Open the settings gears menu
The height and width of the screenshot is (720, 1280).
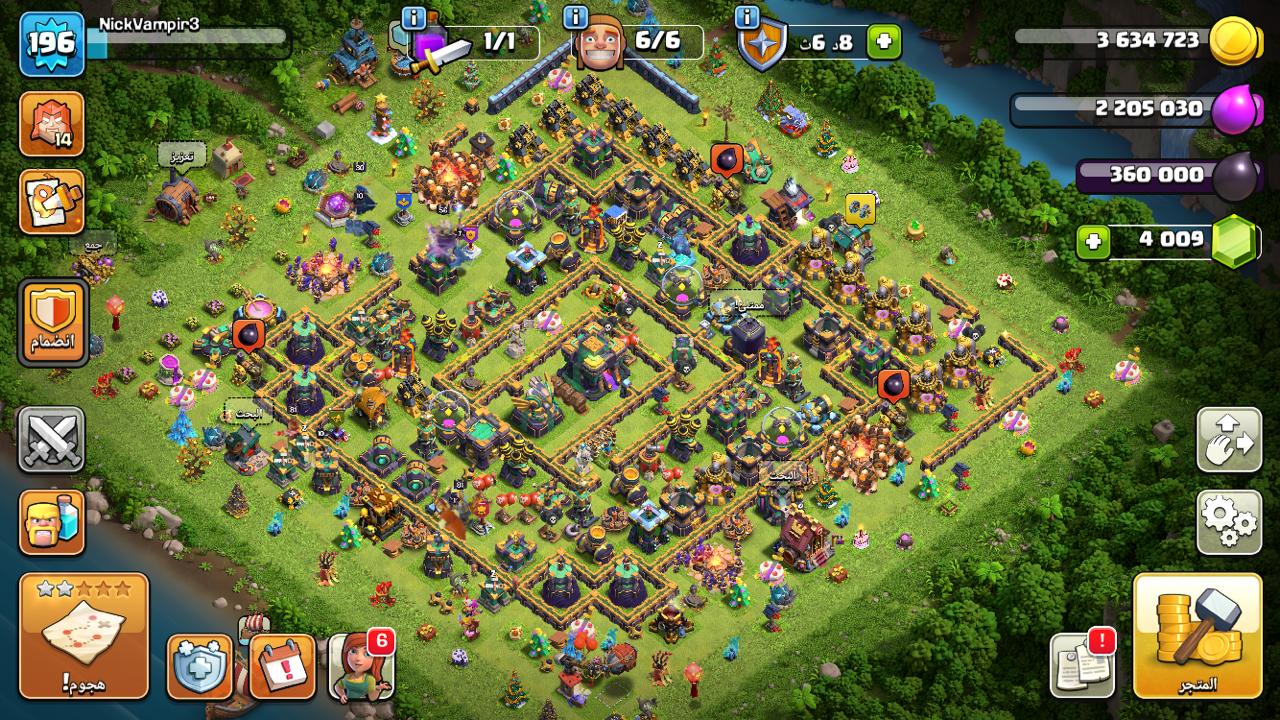tap(1229, 521)
